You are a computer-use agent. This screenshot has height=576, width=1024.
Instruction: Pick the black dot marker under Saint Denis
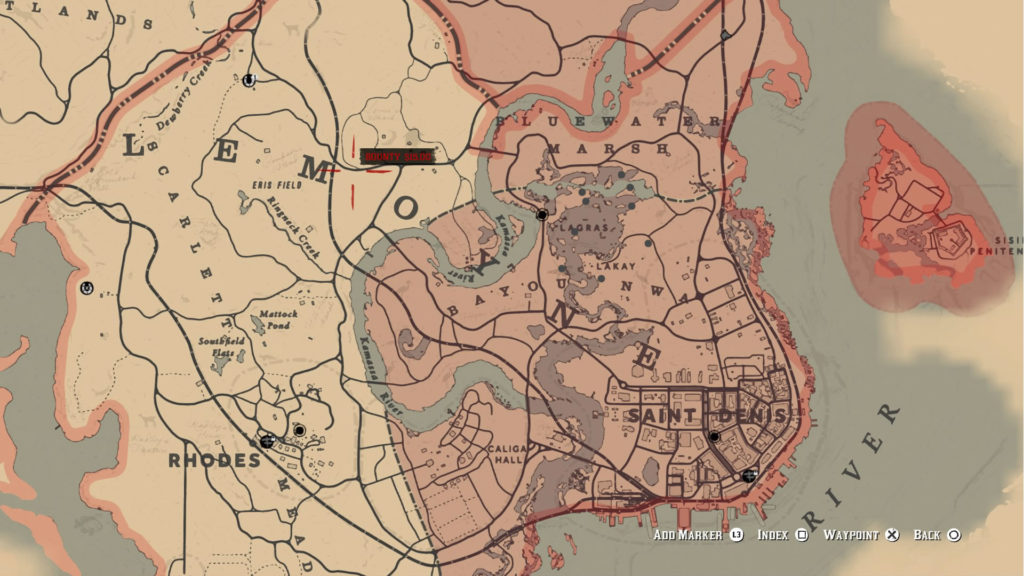tap(714, 437)
